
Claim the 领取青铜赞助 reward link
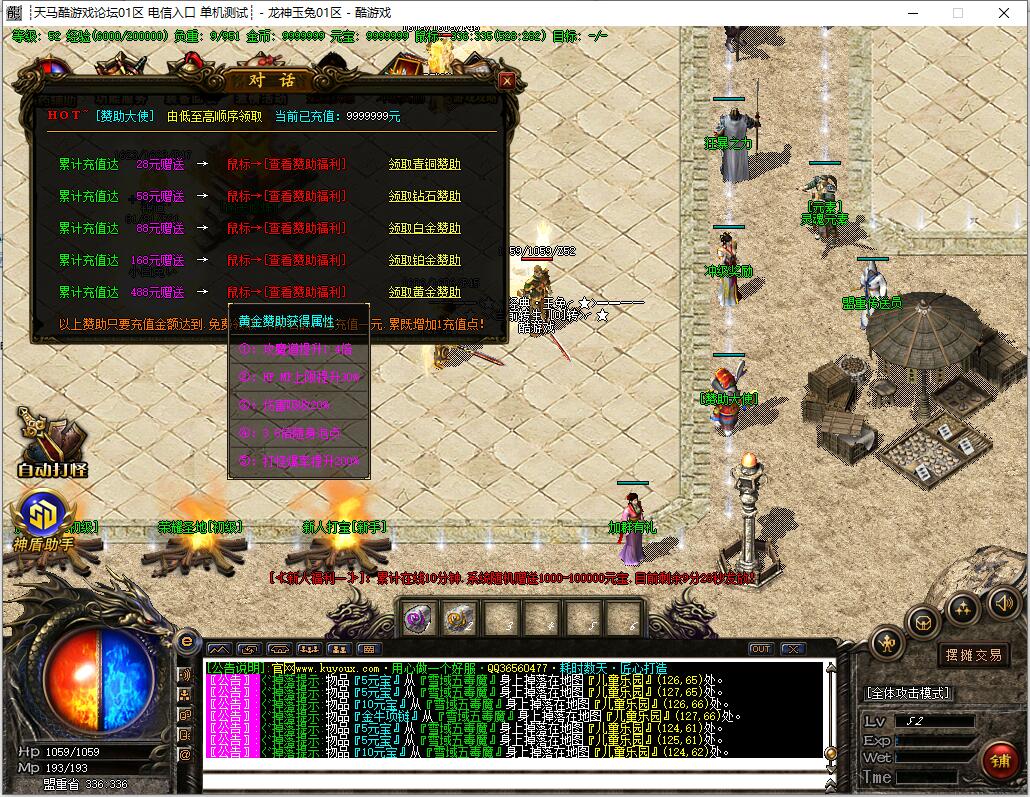pos(424,164)
